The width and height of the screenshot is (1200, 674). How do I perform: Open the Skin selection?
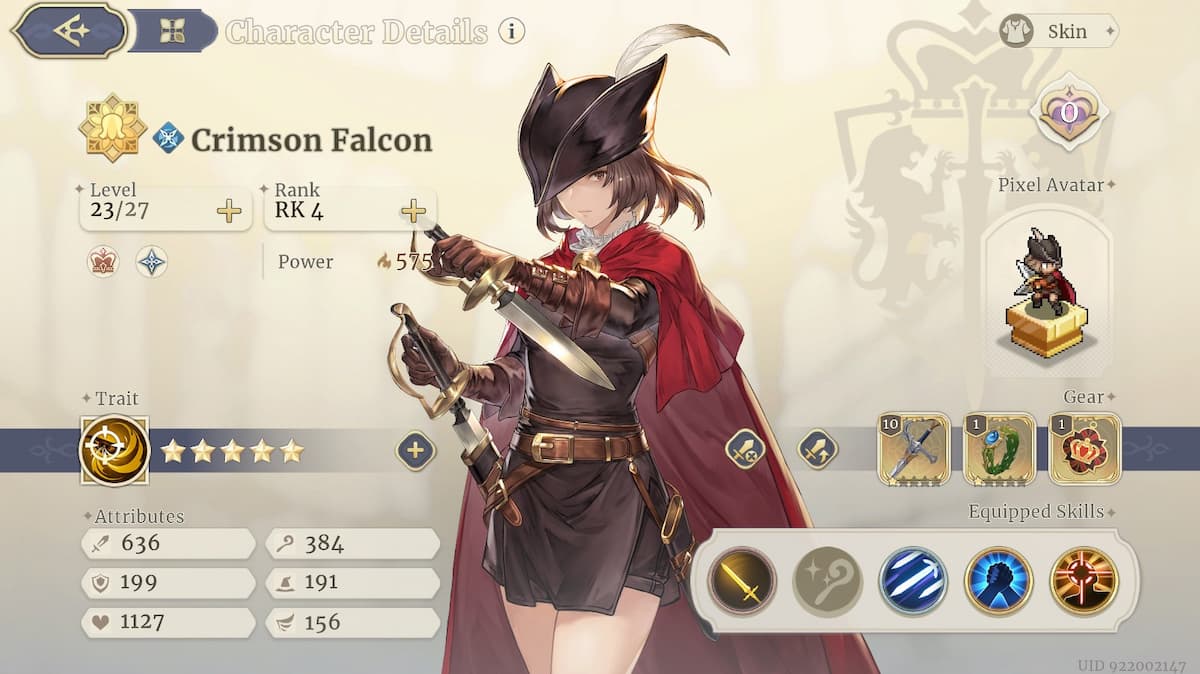(x=1058, y=31)
